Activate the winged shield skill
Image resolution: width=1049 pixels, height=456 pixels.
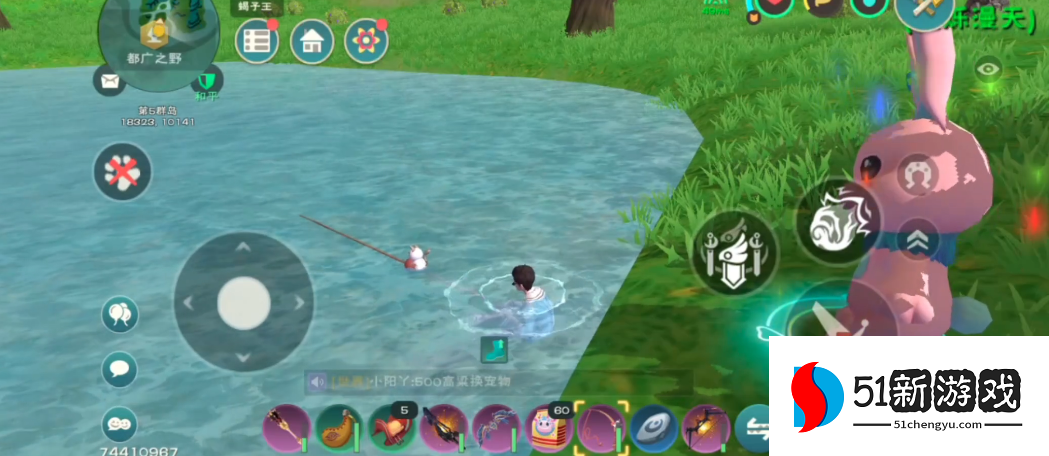735,252
